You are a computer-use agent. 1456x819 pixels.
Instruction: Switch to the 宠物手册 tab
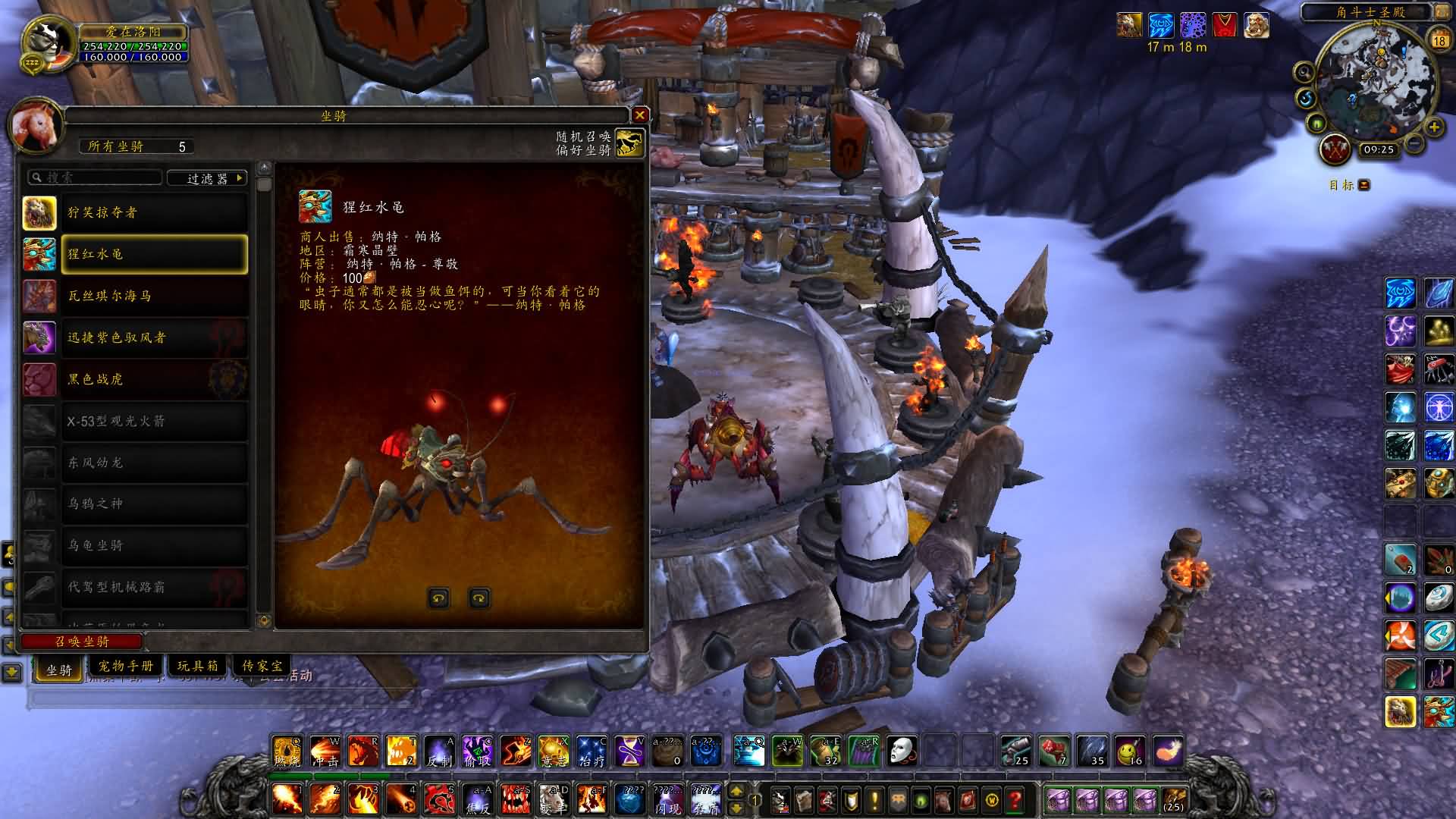tap(126, 666)
